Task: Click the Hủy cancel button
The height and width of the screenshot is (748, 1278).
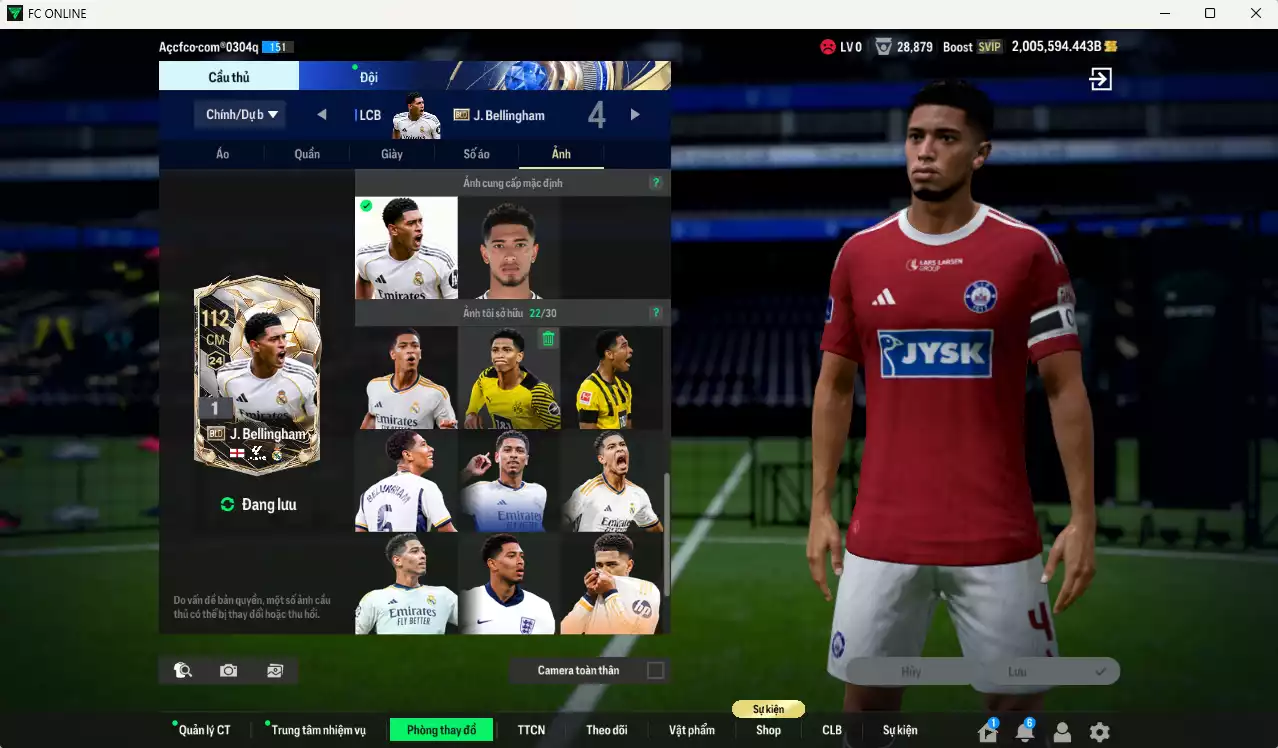Action: tap(910, 672)
